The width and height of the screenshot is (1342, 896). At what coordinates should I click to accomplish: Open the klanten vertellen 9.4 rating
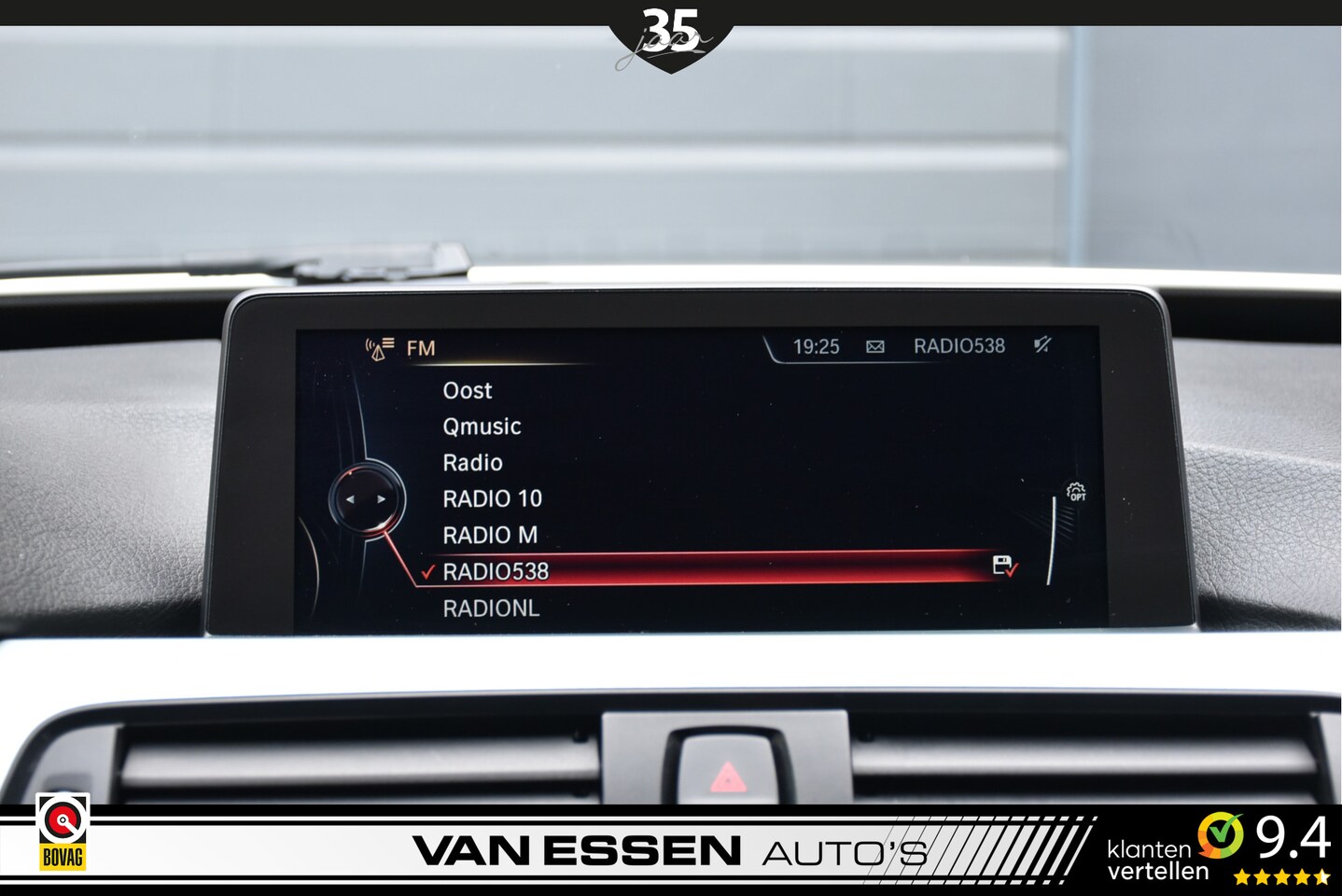pyautogui.click(x=1217, y=847)
